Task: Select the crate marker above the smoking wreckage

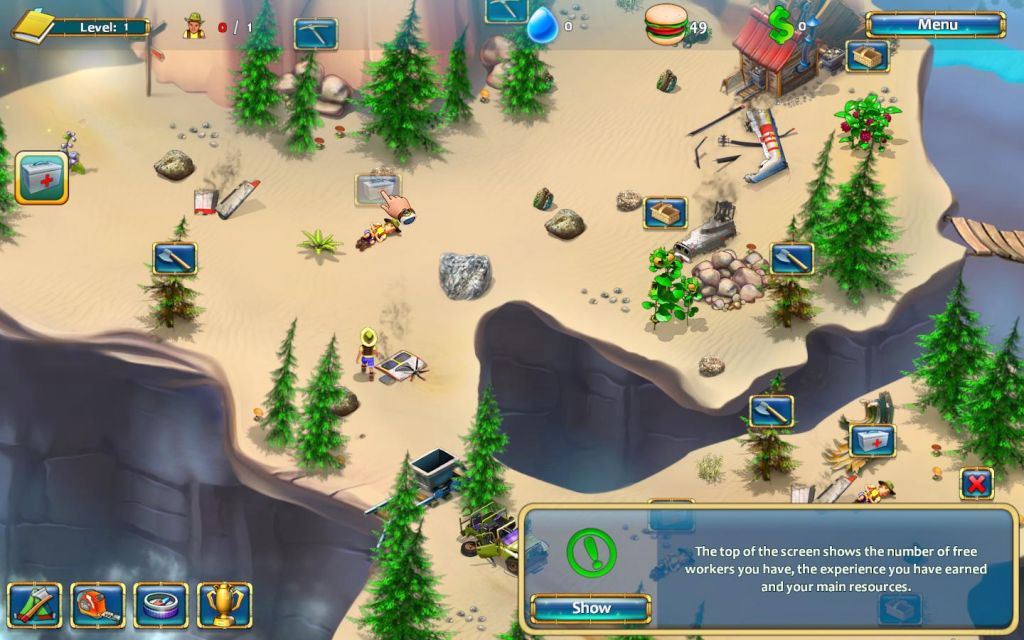Action: 665,212
